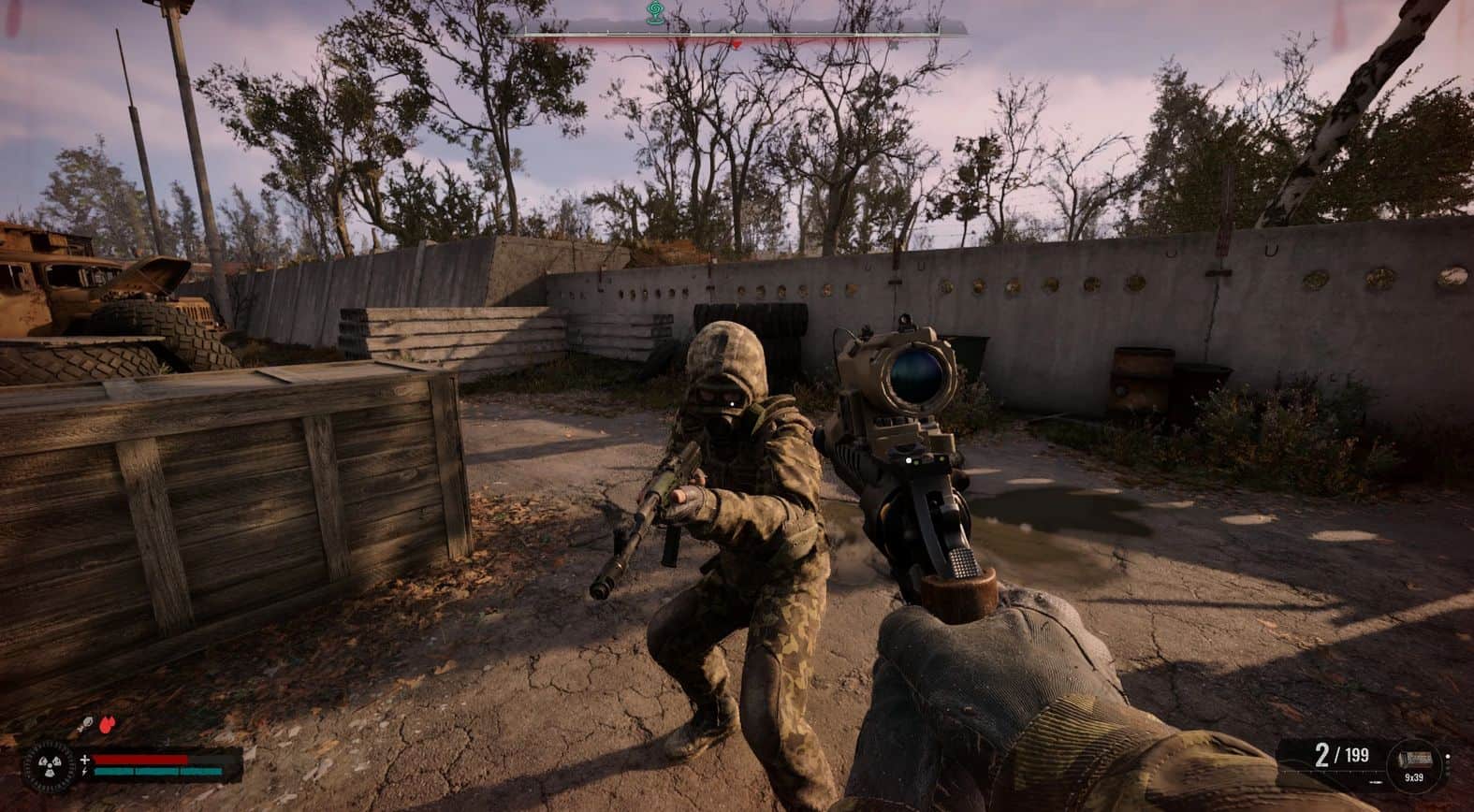
Task: Select the 9x39 ammo type icon
Action: click(1414, 759)
